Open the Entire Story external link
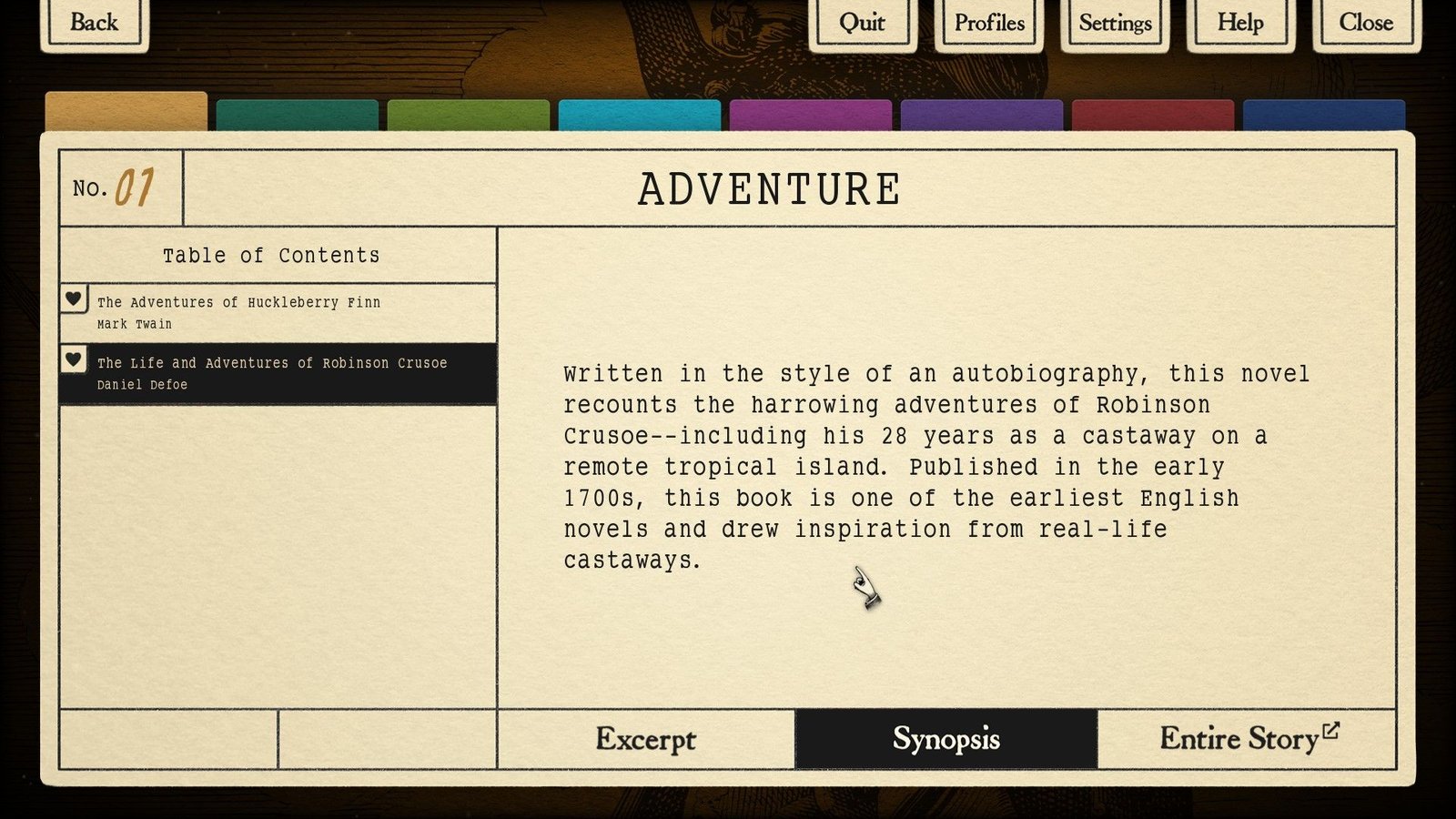The image size is (1456, 819). click(1247, 739)
